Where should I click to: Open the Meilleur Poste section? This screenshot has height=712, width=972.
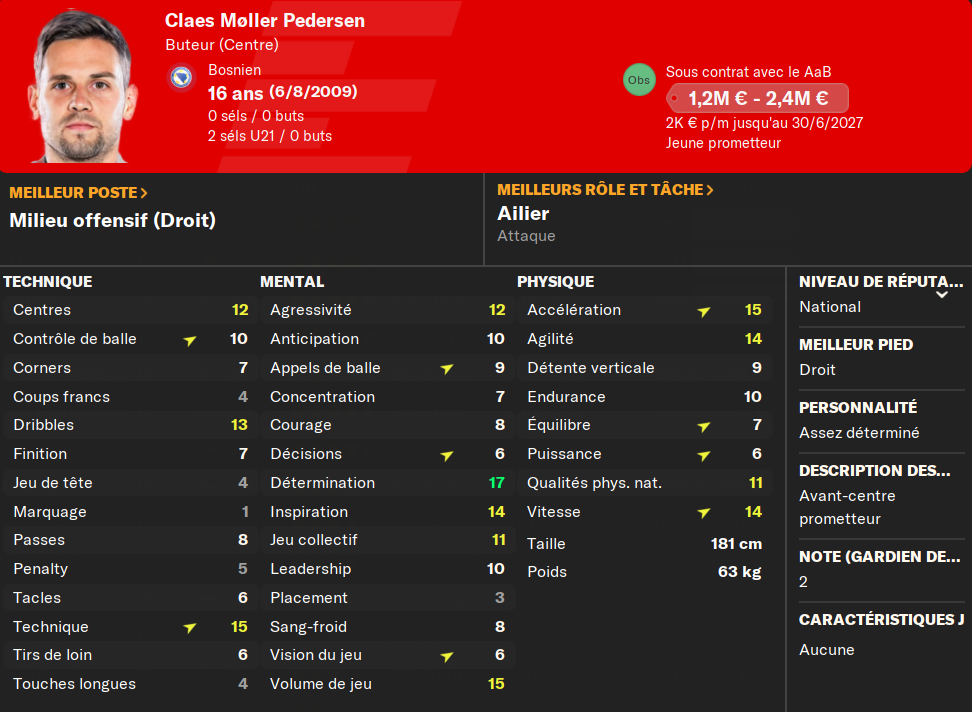(x=78, y=192)
